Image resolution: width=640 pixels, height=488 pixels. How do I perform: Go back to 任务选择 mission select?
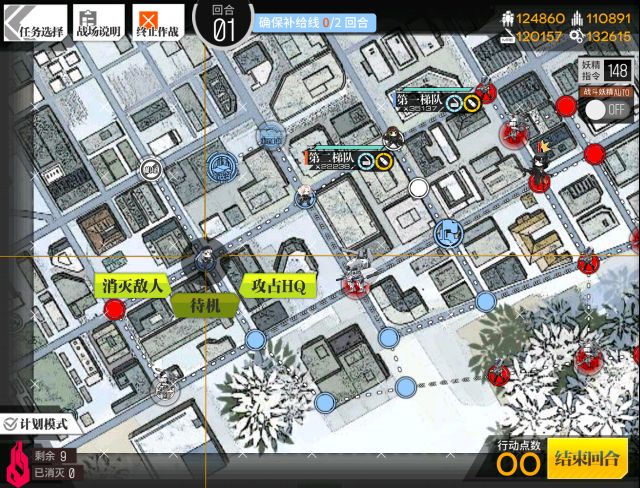[36, 24]
